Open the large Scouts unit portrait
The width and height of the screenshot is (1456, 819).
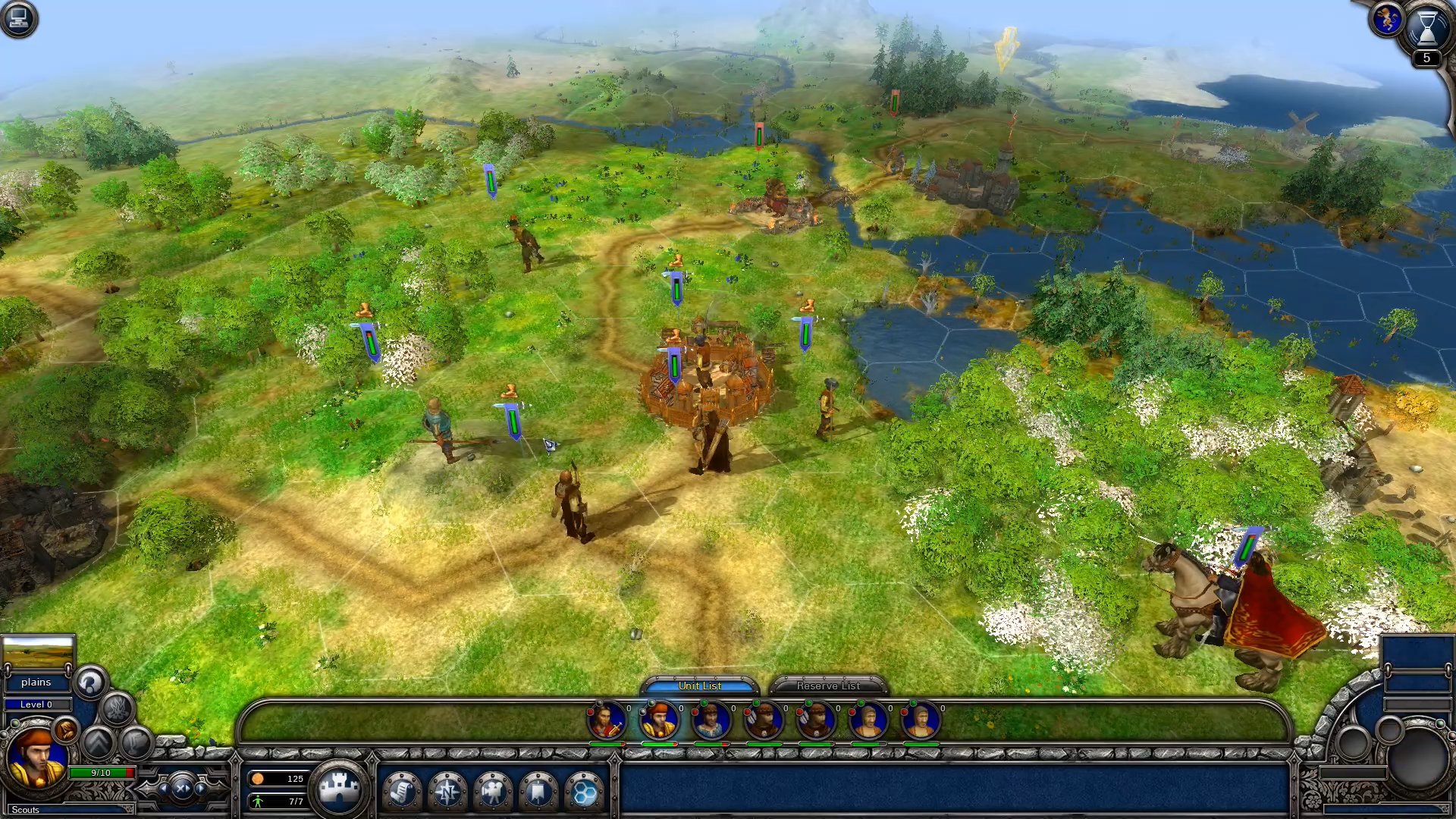36,757
